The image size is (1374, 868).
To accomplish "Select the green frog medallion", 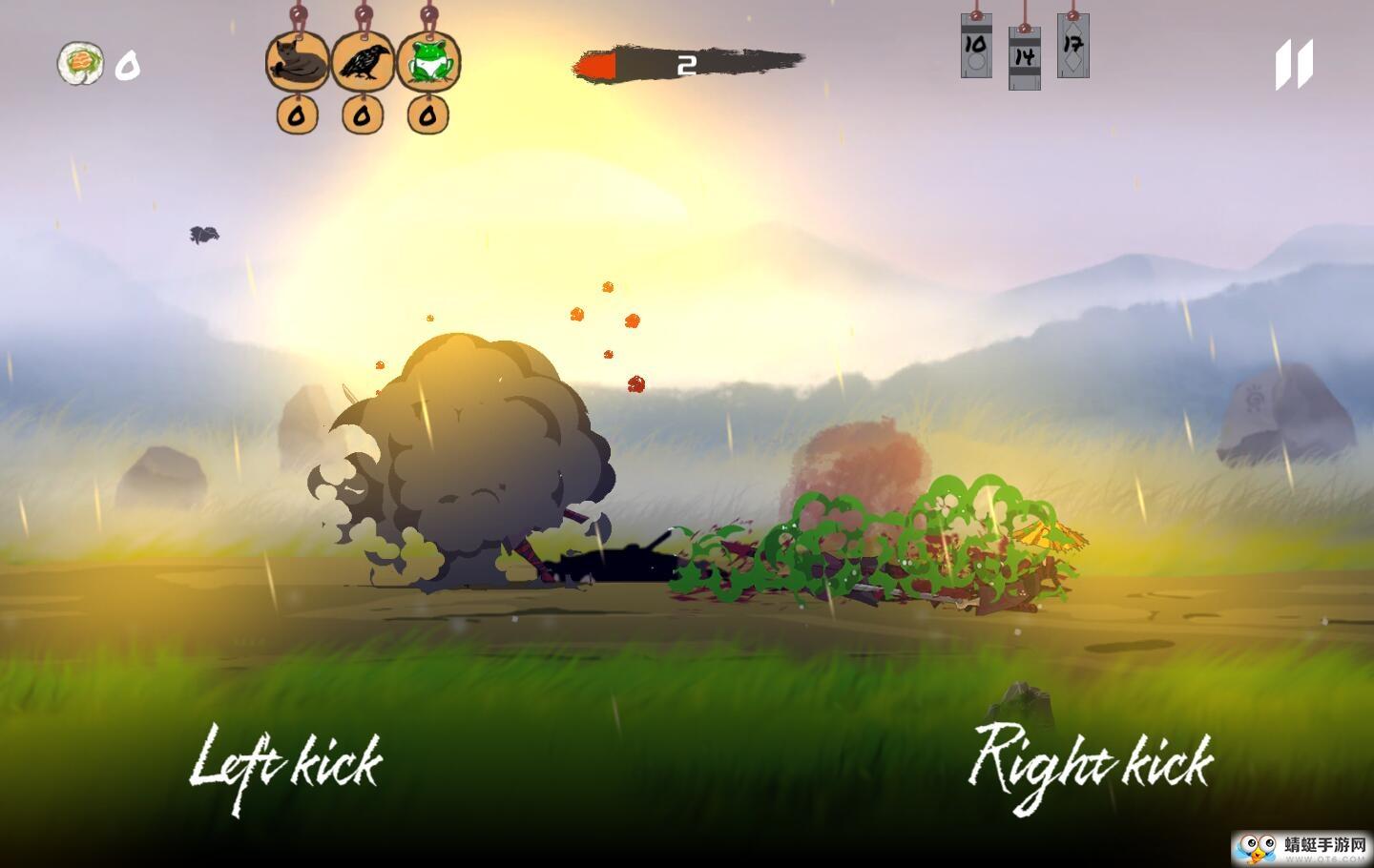I will click(428, 63).
